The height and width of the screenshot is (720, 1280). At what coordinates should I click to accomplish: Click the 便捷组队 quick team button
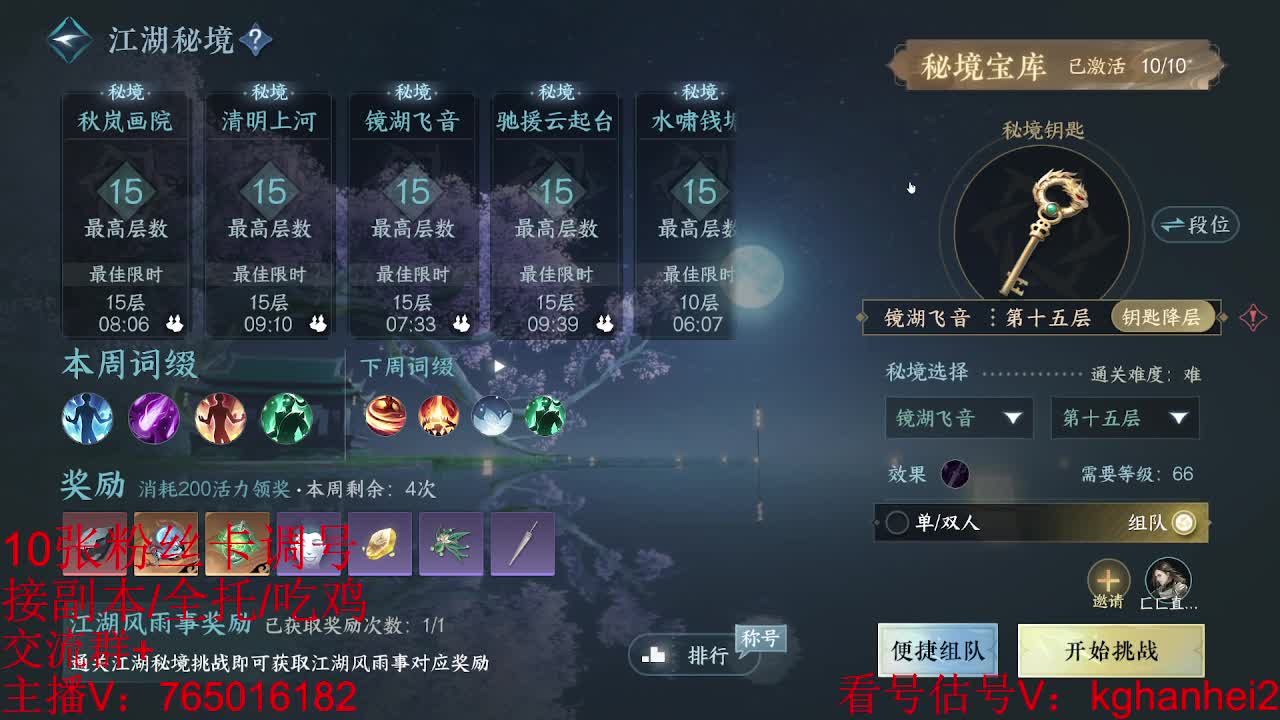tap(937, 650)
